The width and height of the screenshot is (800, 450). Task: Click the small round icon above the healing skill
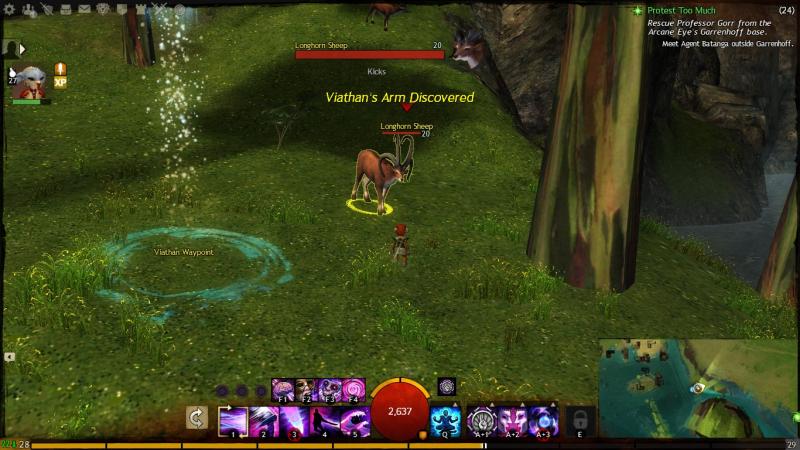pyautogui.click(x=446, y=386)
